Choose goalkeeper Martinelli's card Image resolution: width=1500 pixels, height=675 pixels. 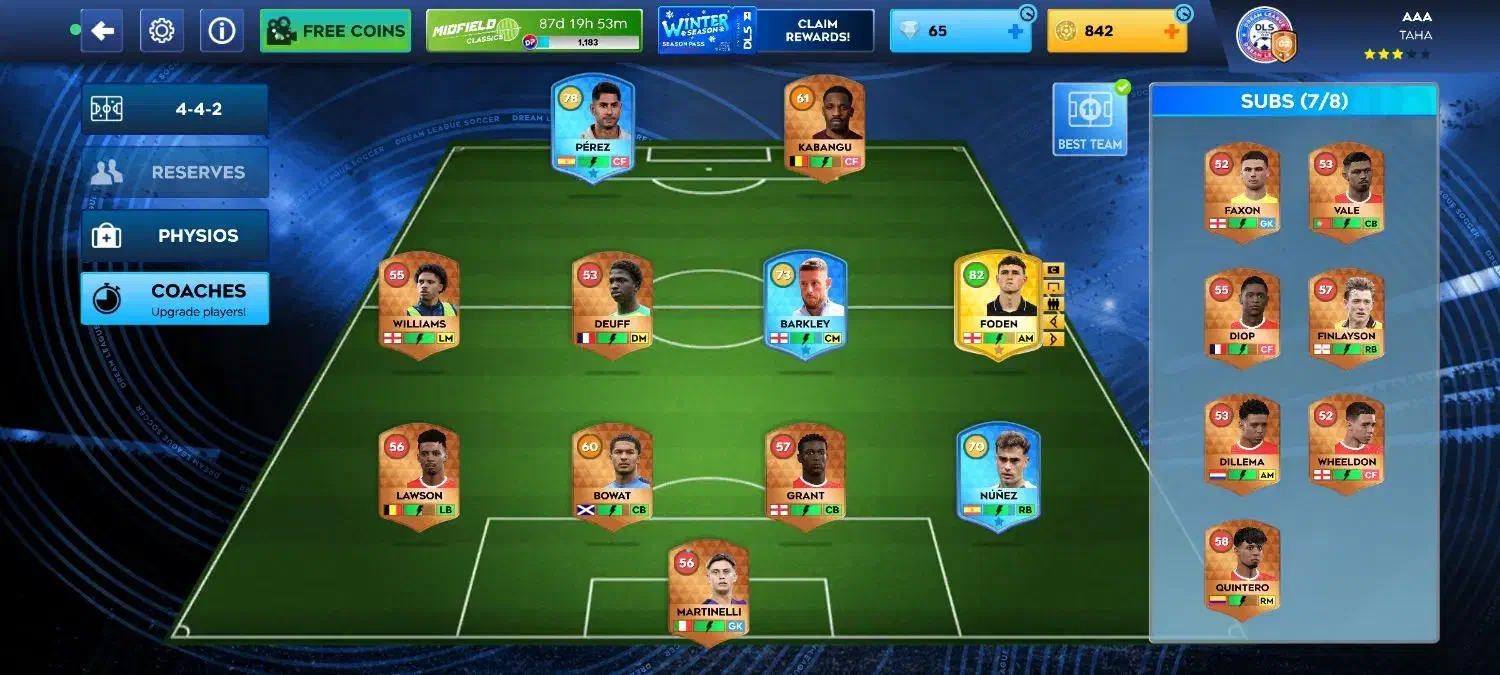pos(709,592)
